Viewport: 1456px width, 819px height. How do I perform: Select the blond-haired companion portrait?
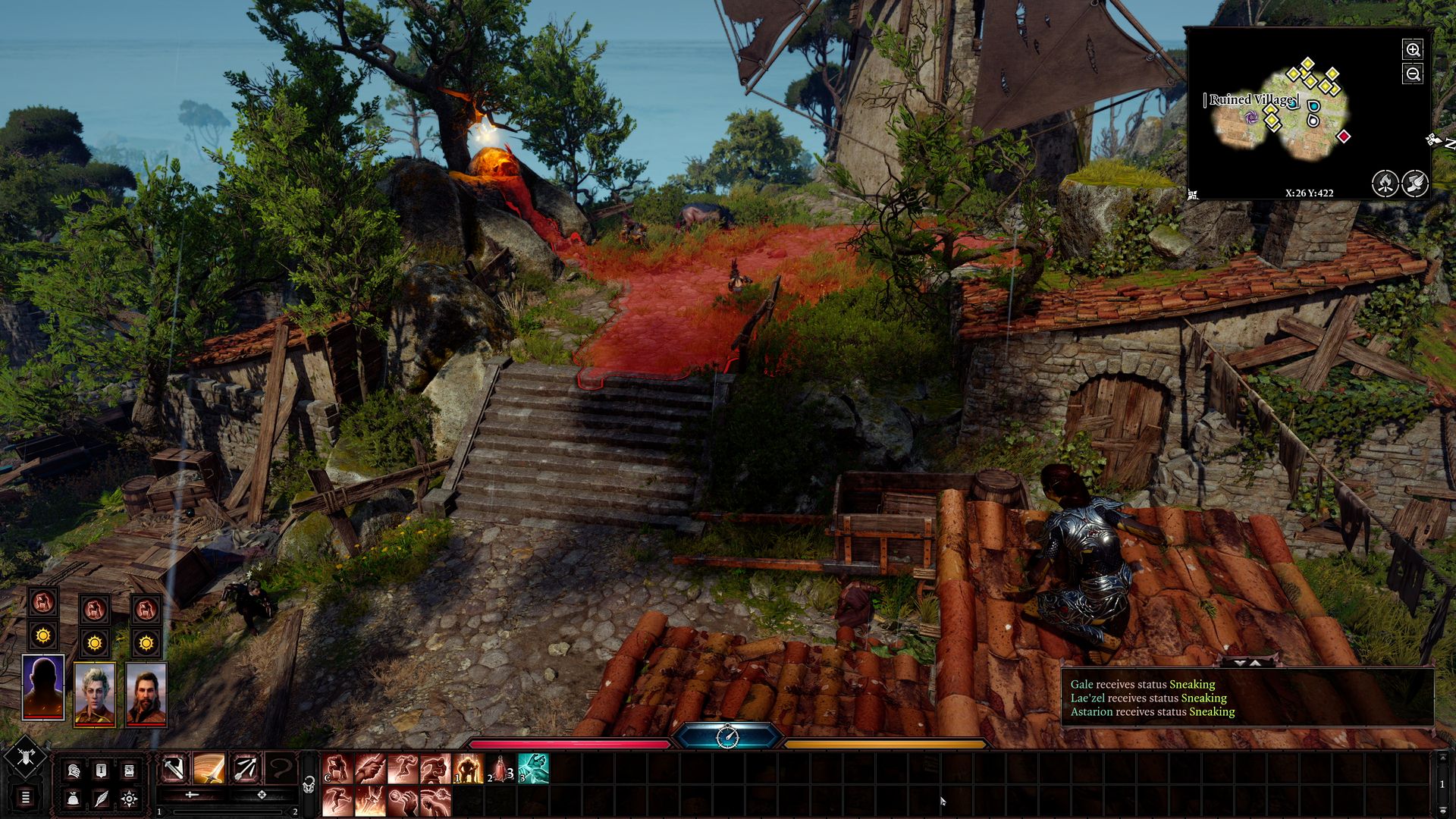[95, 694]
